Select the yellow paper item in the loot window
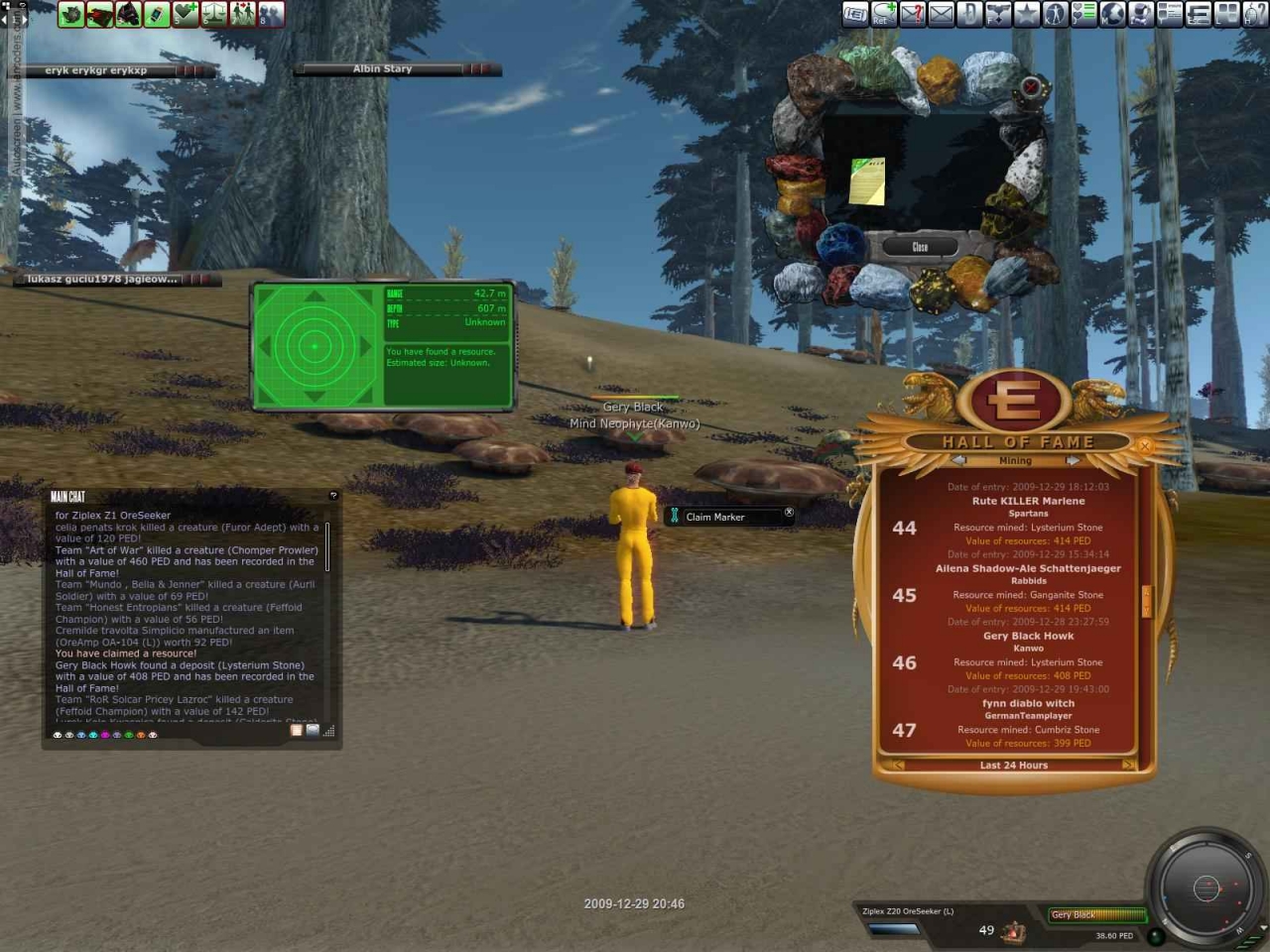Screen dimensions: 1270x952 867,180
